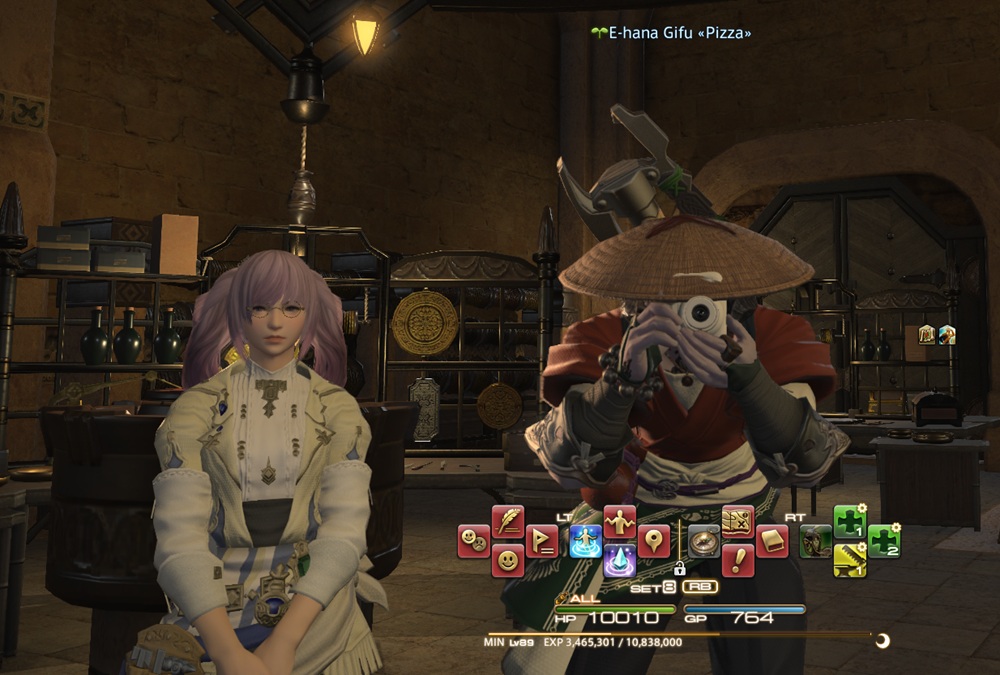Open the treasure map icon

[737, 521]
